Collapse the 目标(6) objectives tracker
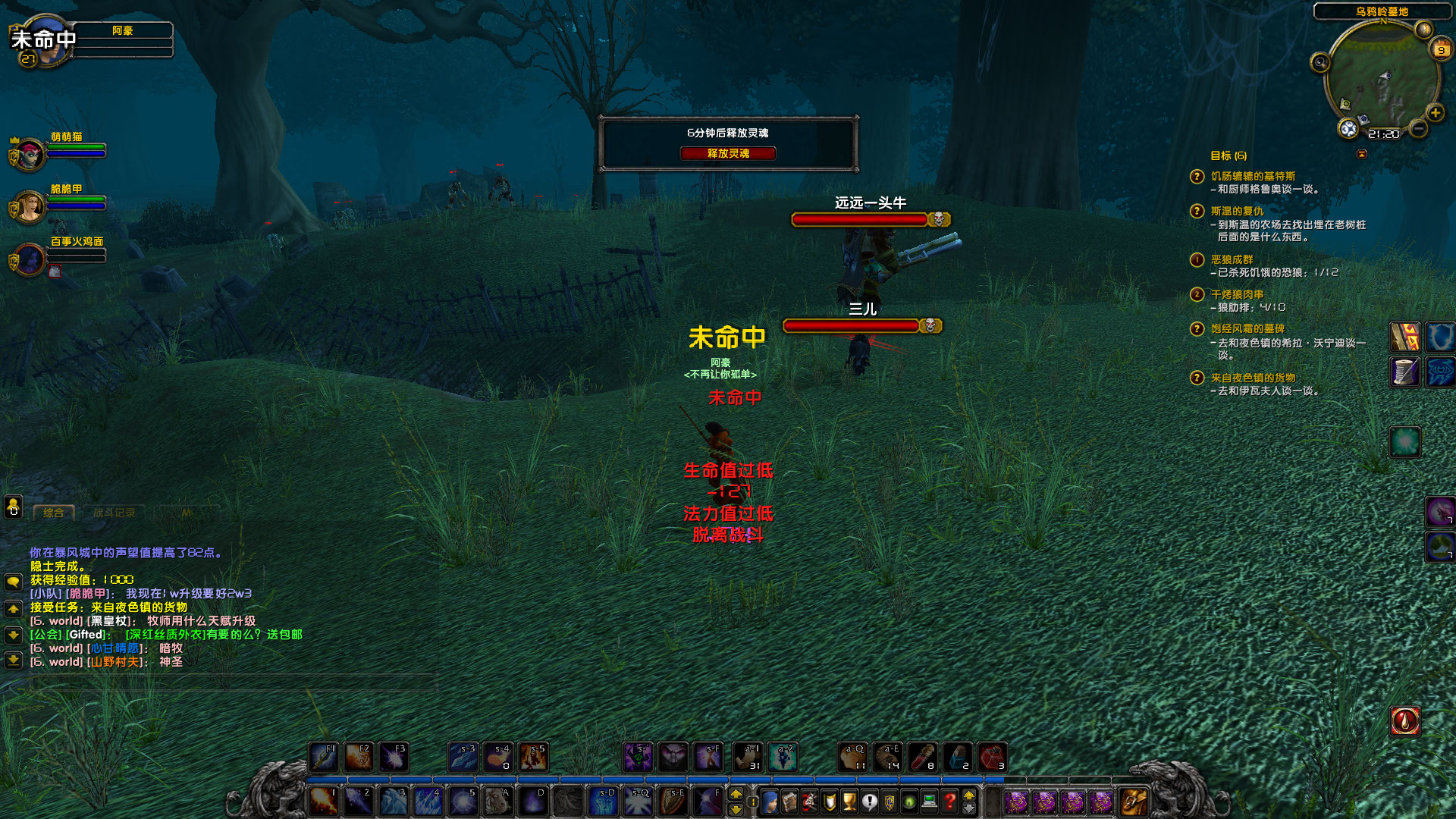This screenshot has height=819, width=1456. pos(1361,155)
